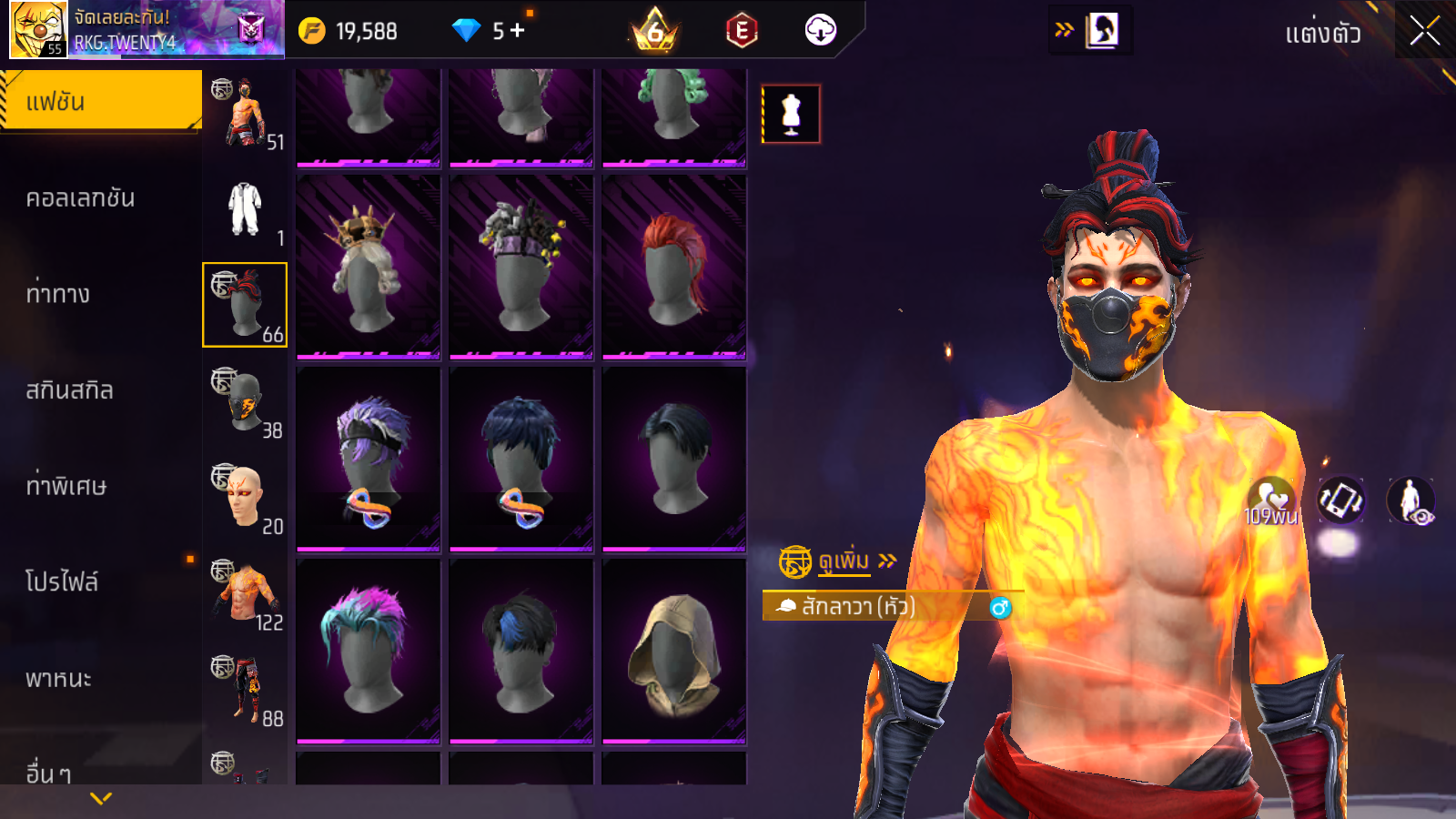The image size is (1456, 819).
Task: Pick the pink and teal spiky hair
Action: click(x=369, y=650)
